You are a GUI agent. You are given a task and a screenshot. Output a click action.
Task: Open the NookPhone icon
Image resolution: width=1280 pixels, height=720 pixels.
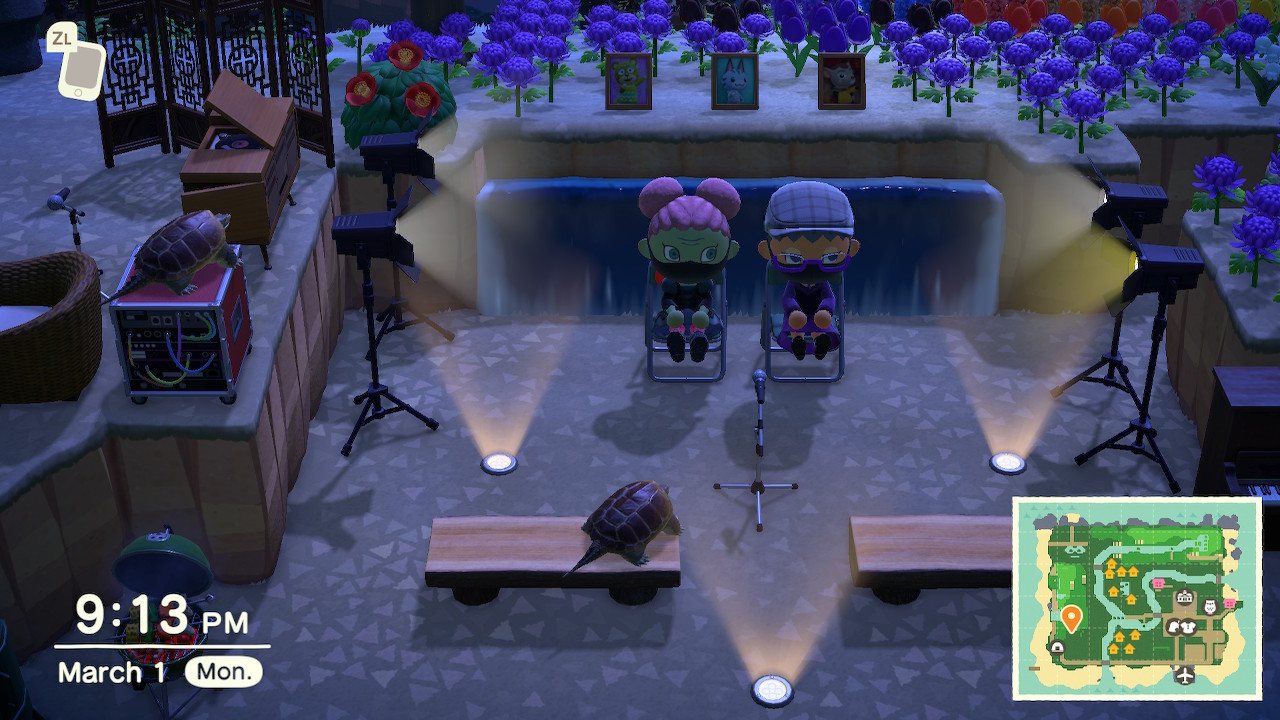[x=81, y=69]
